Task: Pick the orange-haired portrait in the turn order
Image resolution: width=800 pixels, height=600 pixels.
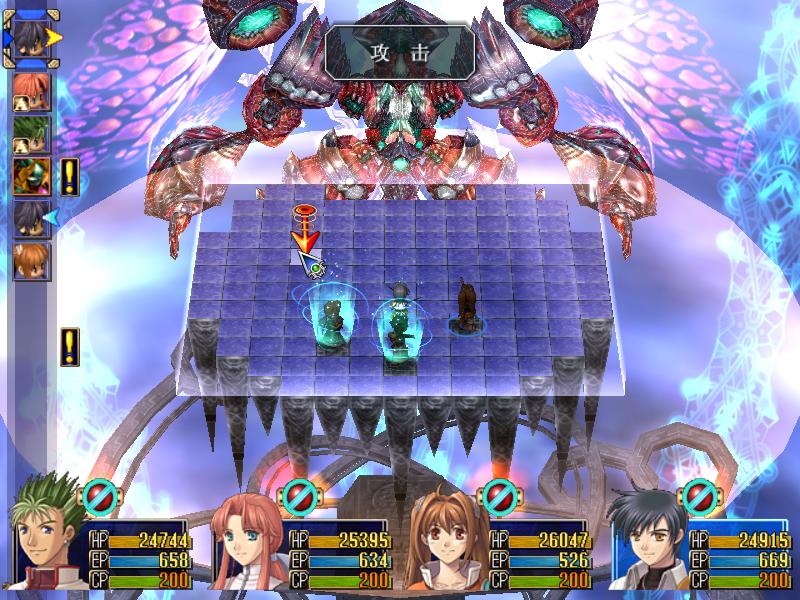Action: click(30, 260)
